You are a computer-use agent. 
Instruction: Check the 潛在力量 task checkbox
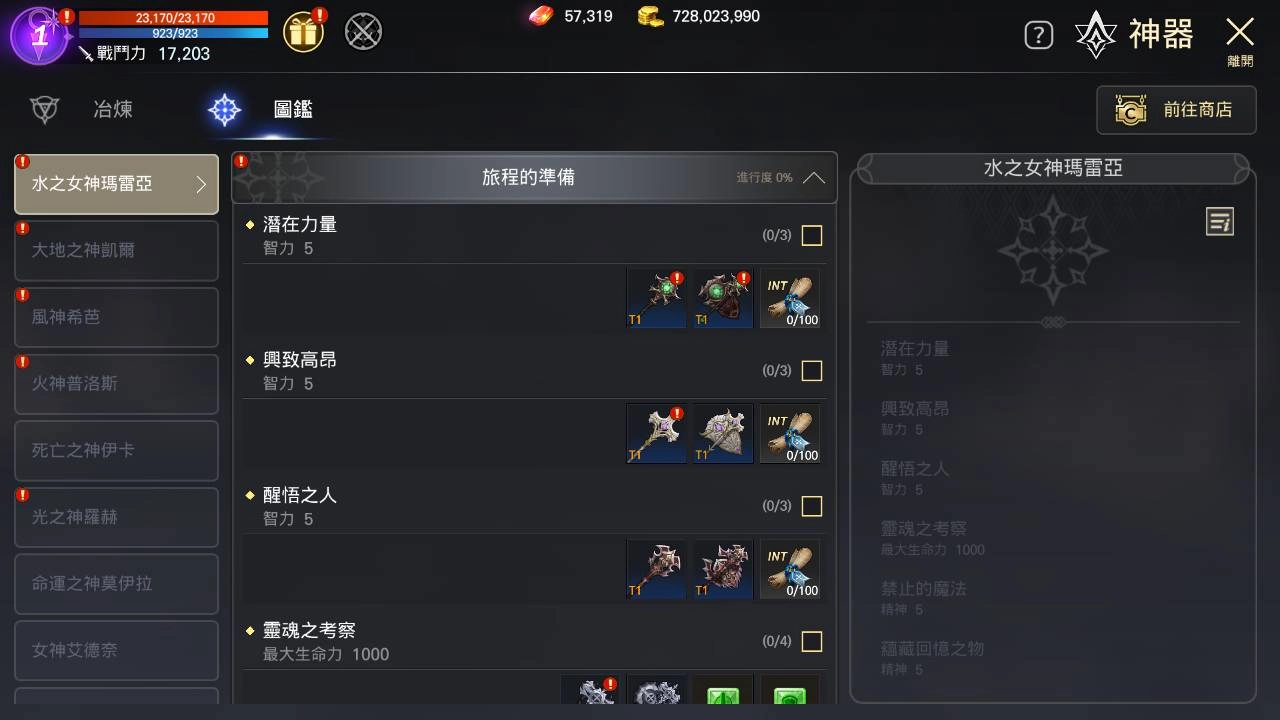pyautogui.click(x=811, y=236)
